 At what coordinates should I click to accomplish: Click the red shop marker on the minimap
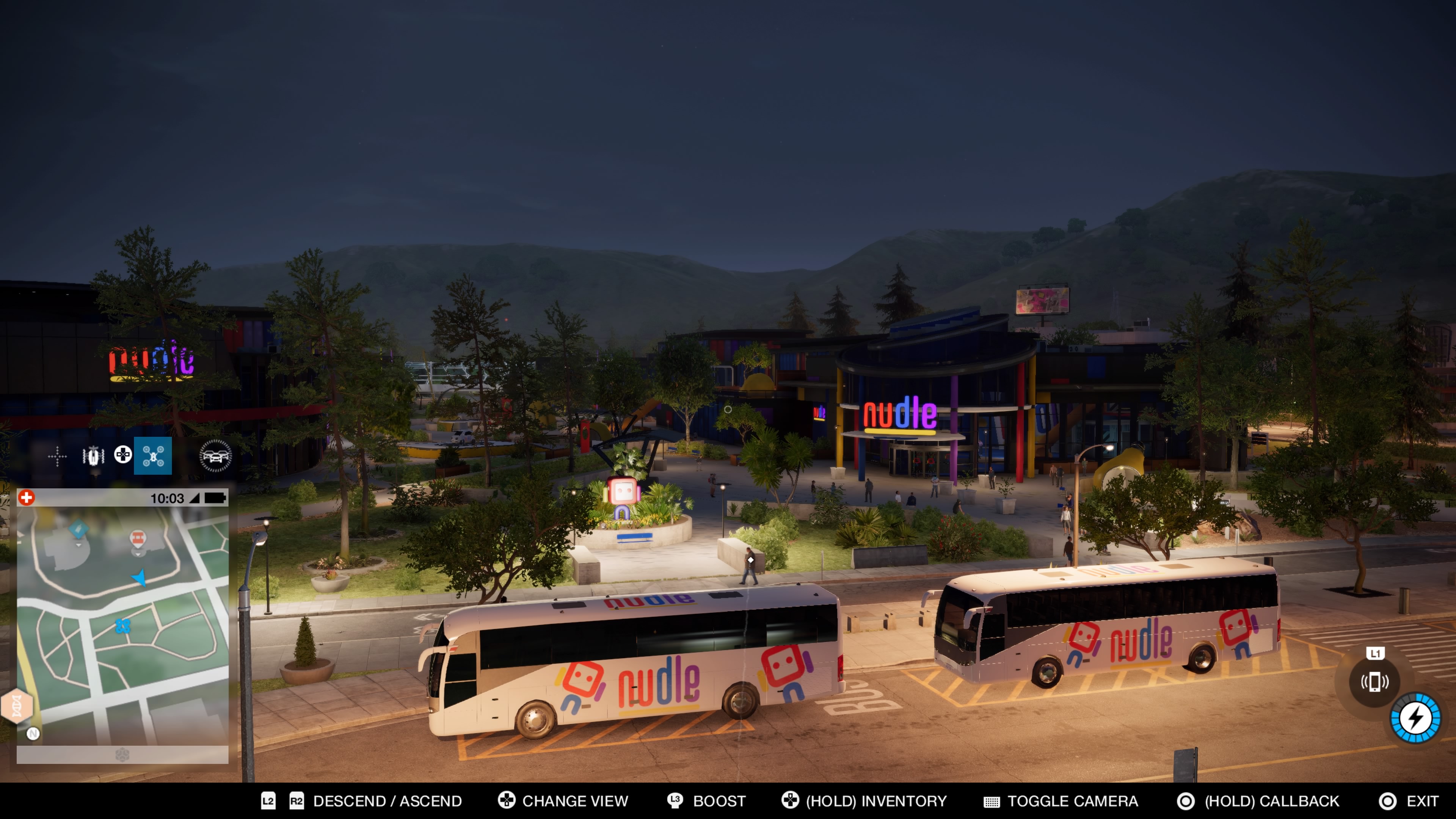click(137, 538)
